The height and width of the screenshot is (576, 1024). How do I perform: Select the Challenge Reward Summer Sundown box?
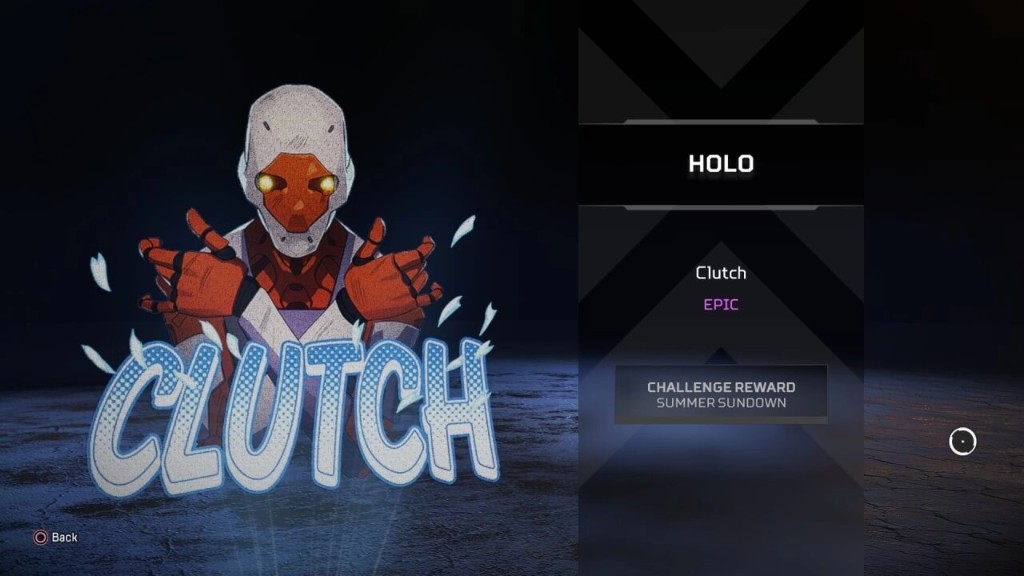click(x=721, y=394)
